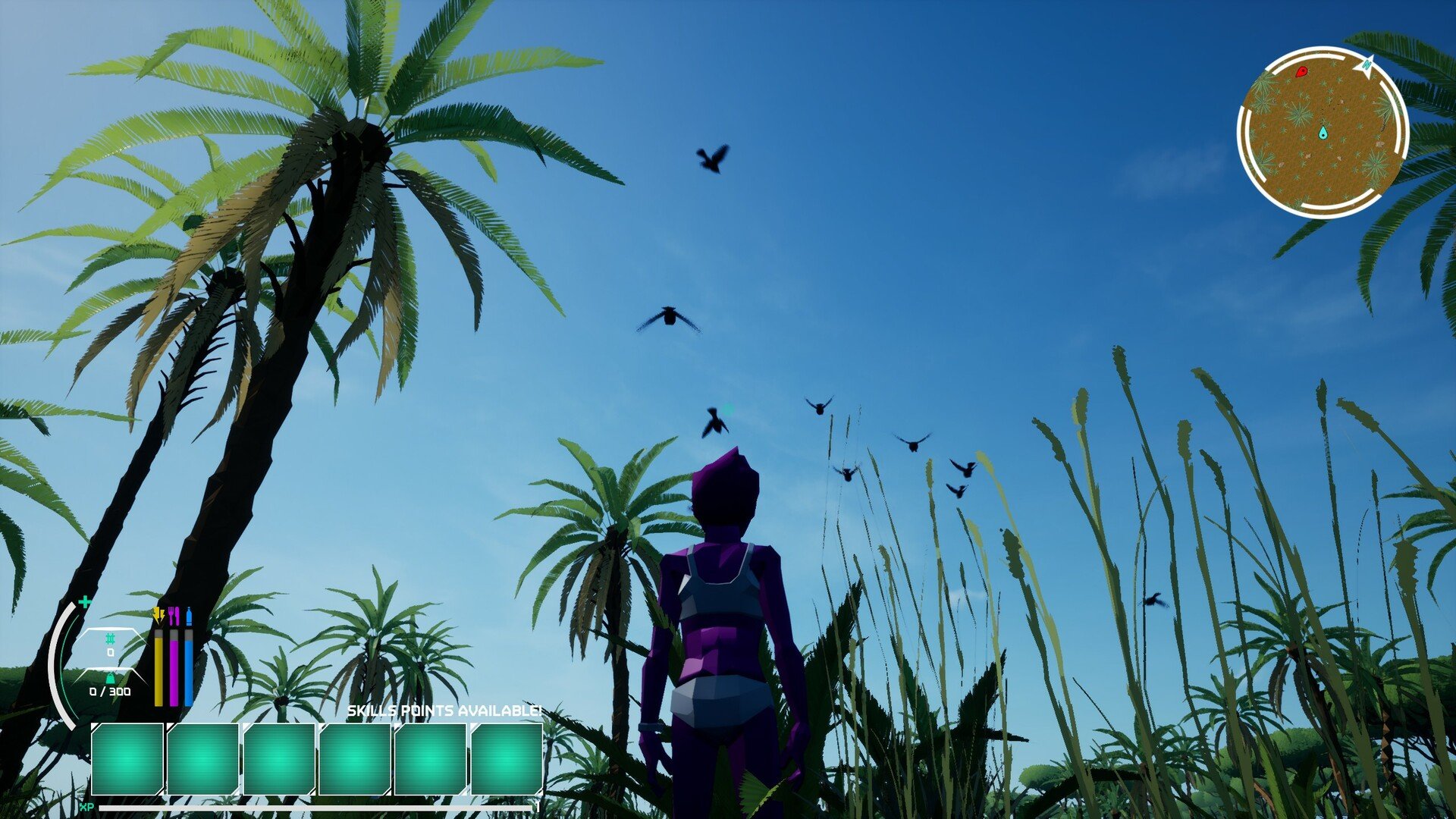Click the north compass arrow on minimap
The width and height of the screenshot is (1456, 819).
pos(1367,66)
